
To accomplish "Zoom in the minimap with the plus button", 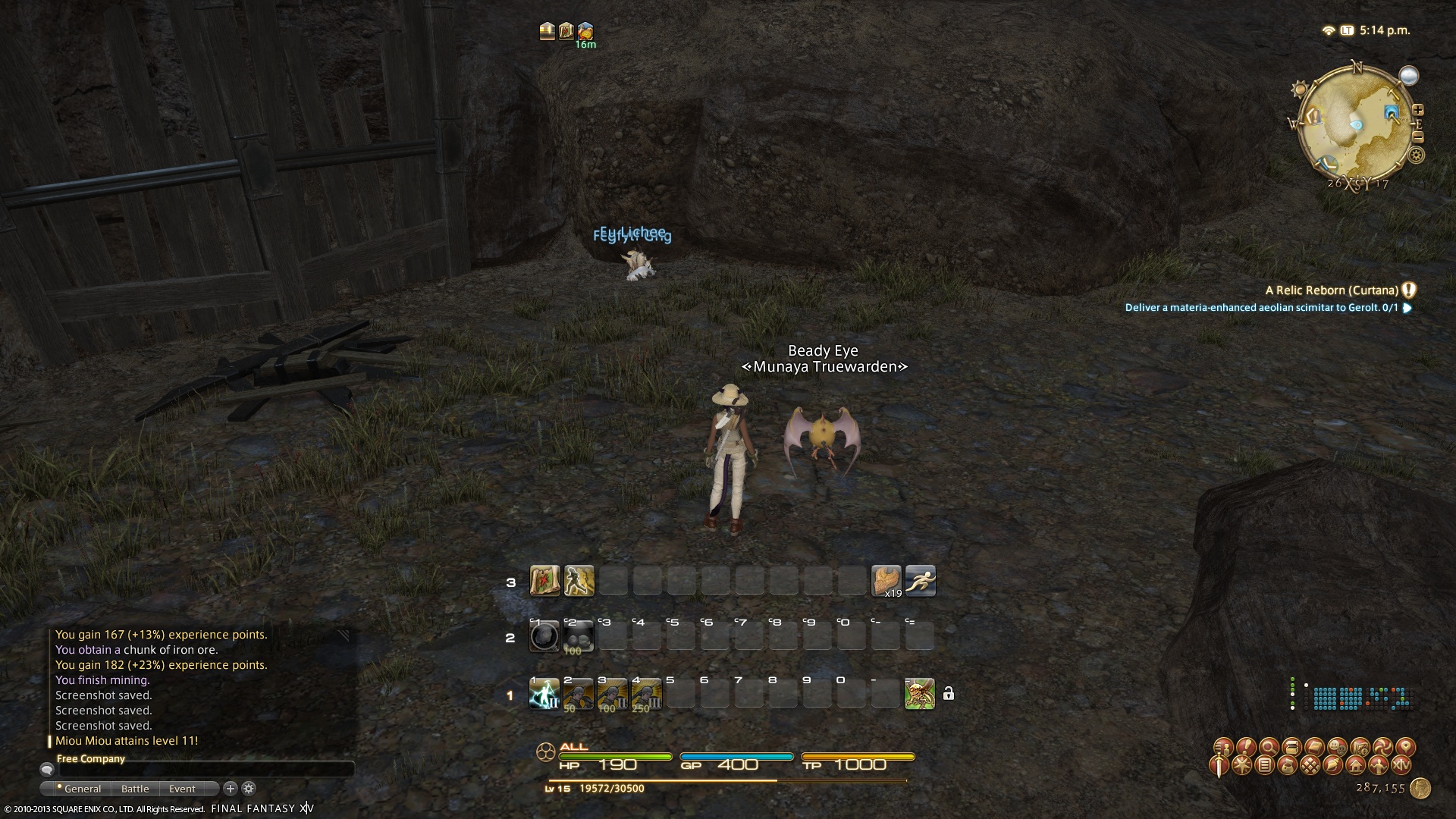I will coord(1417,110).
